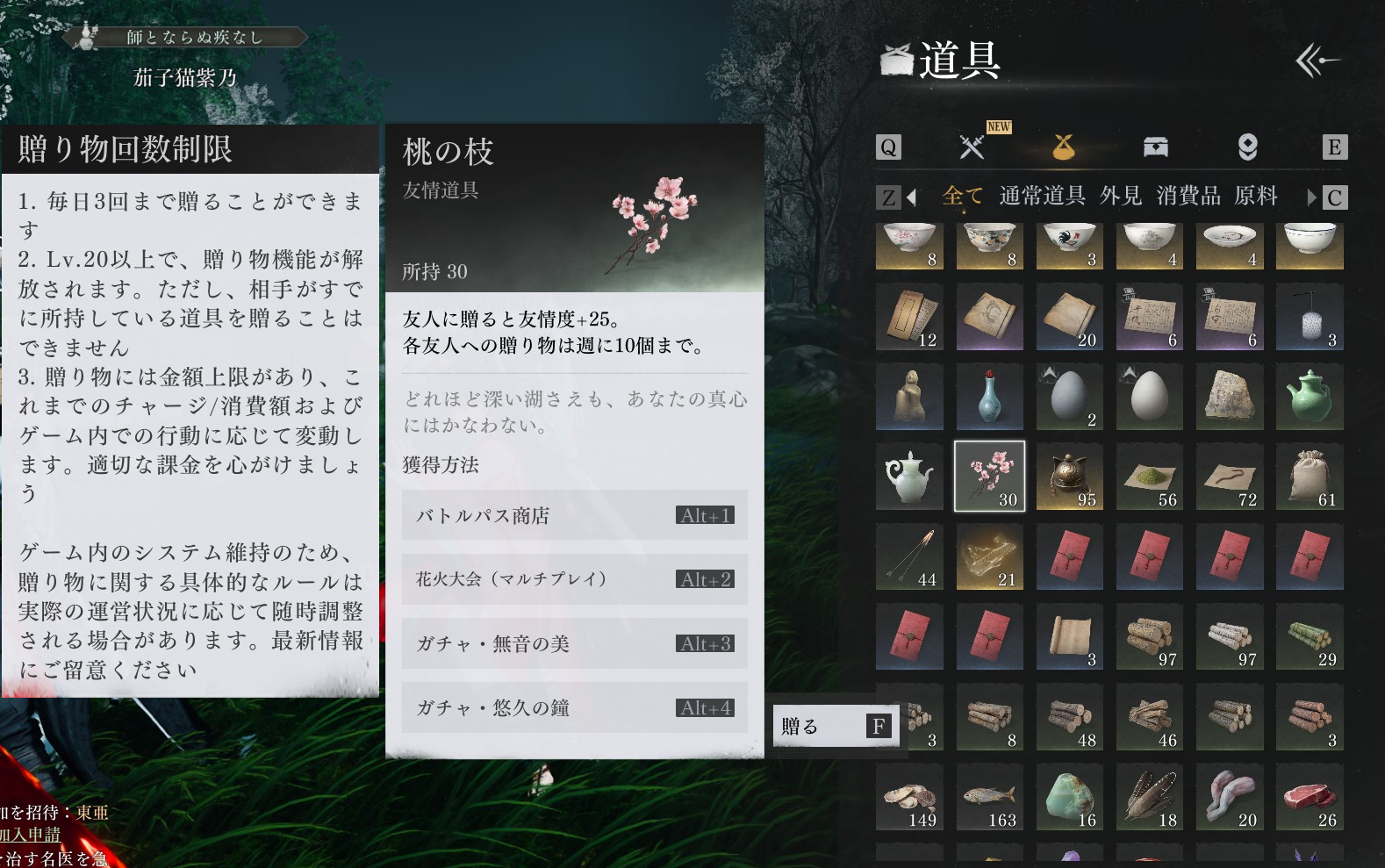
Task: Go to 花火大会（マルチプレイ）source
Action: [574, 579]
